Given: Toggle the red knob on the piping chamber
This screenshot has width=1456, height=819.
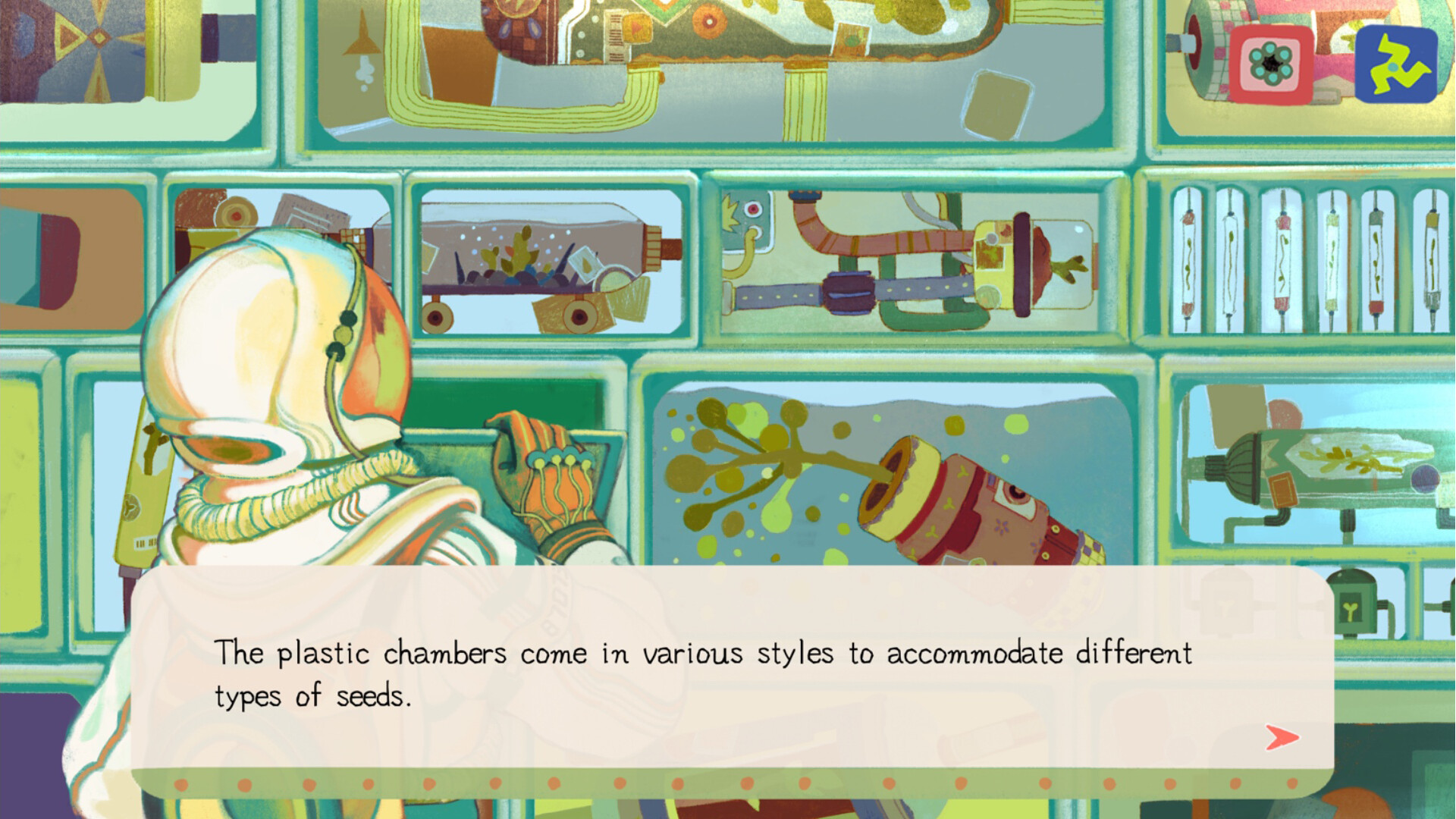Looking at the screenshot, I should coord(753,209).
